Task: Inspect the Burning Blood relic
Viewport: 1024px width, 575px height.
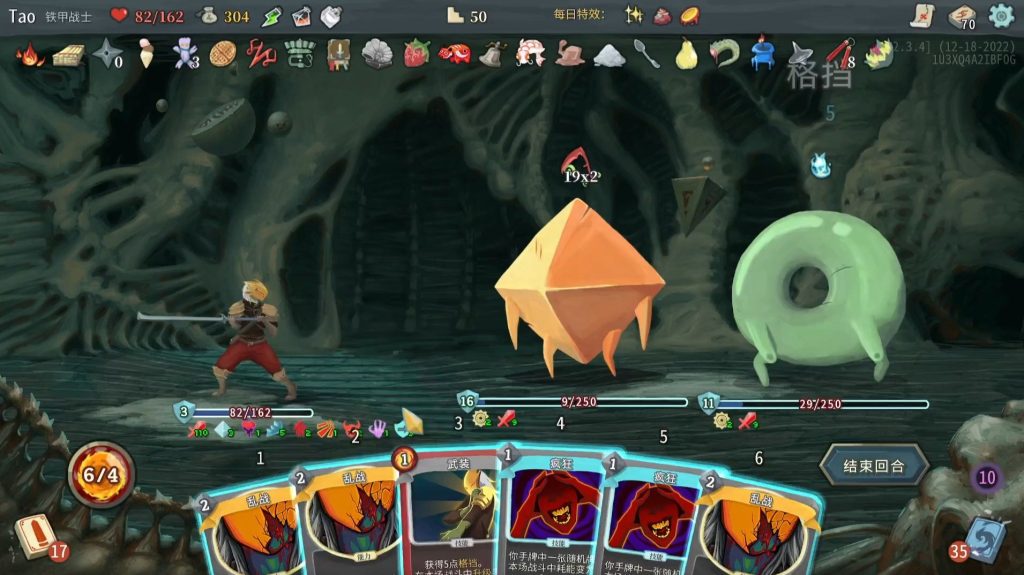Action: [30, 54]
